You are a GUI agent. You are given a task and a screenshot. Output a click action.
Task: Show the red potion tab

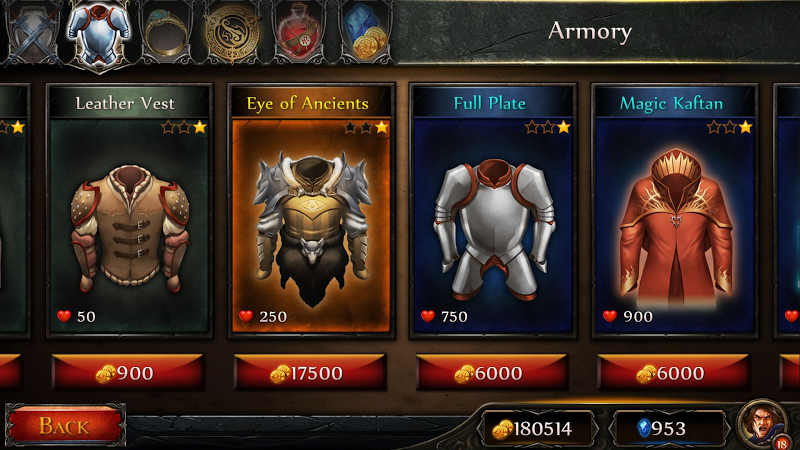[x=302, y=32]
